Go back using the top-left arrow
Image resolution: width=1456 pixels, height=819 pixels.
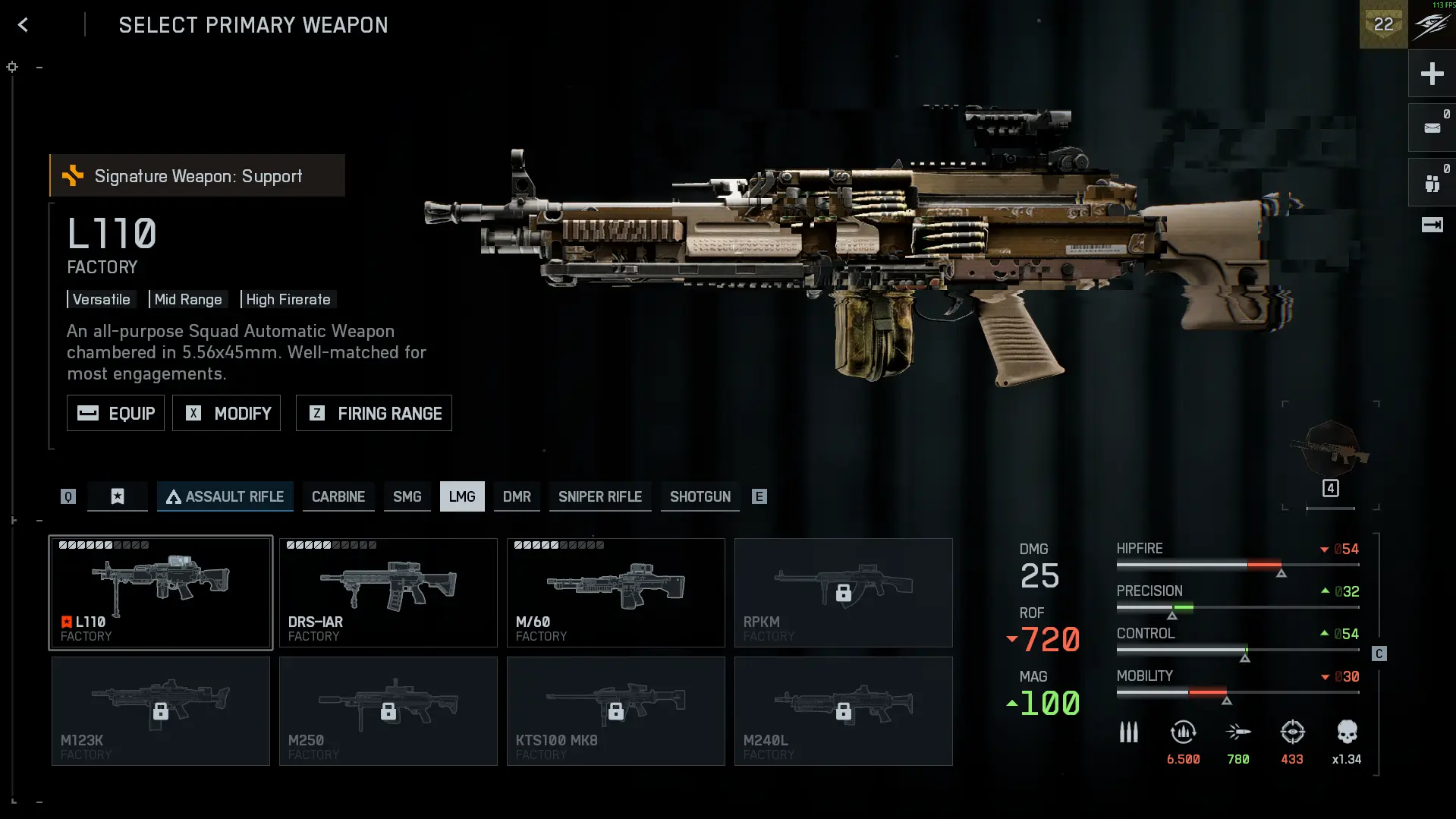[x=24, y=25]
